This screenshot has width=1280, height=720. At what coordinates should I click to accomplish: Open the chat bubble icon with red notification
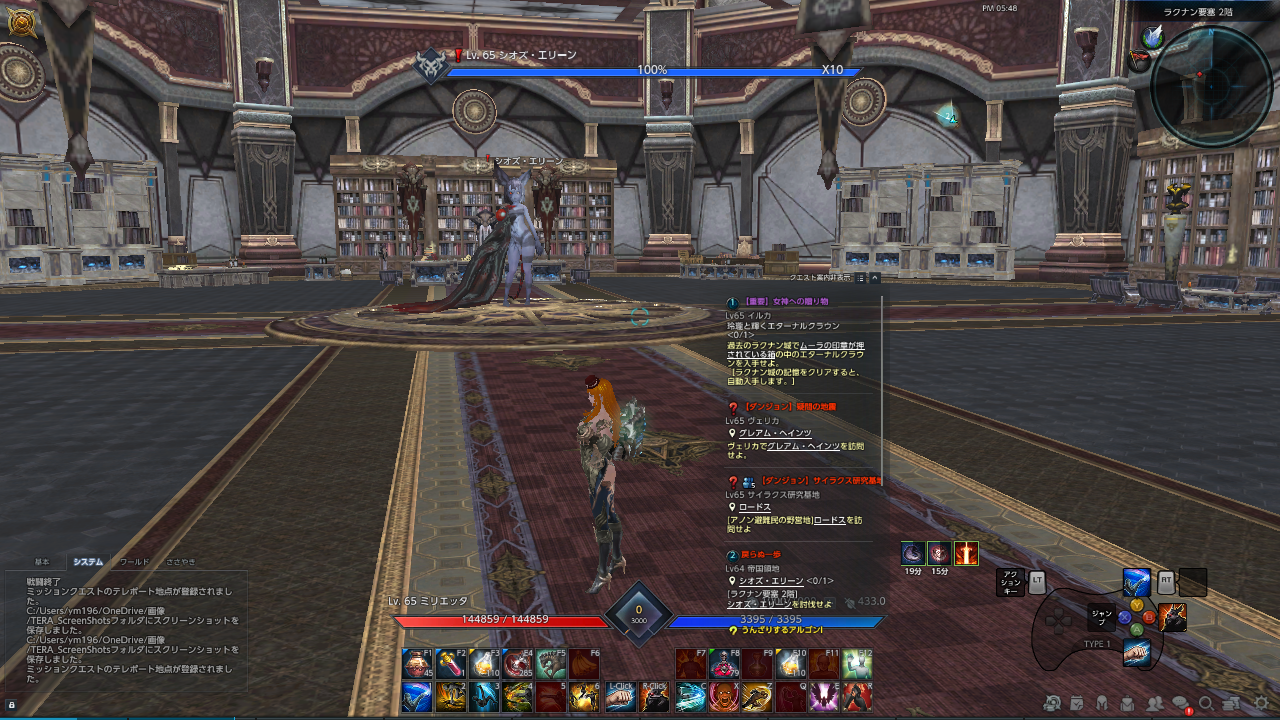1182,703
